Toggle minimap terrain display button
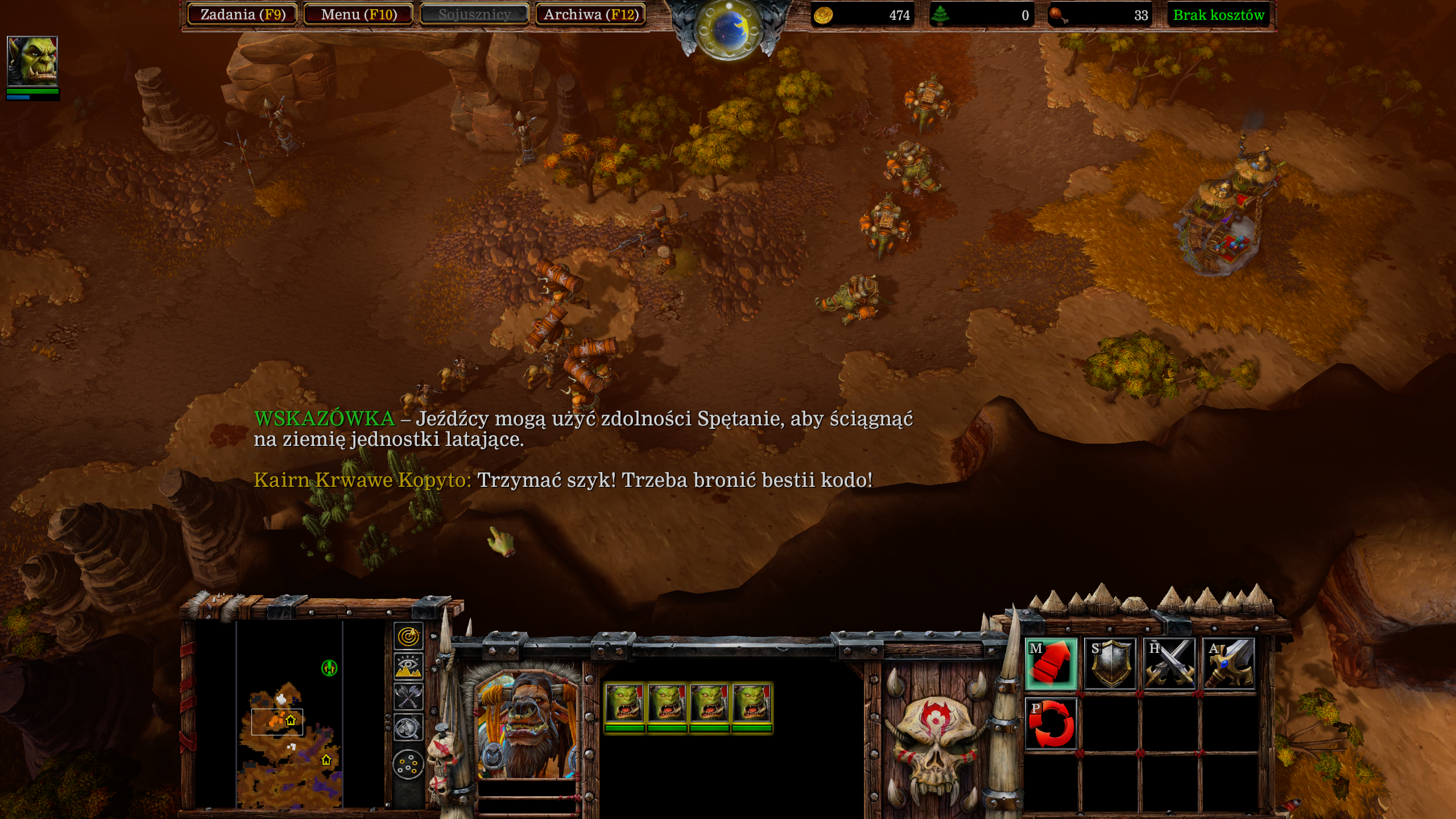The height and width of the screenshot is (819, 1456). point(408,667)
